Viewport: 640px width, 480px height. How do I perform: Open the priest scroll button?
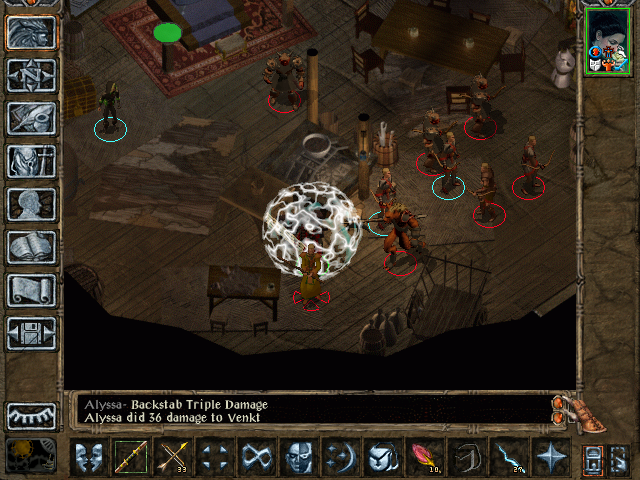(32, 290)
